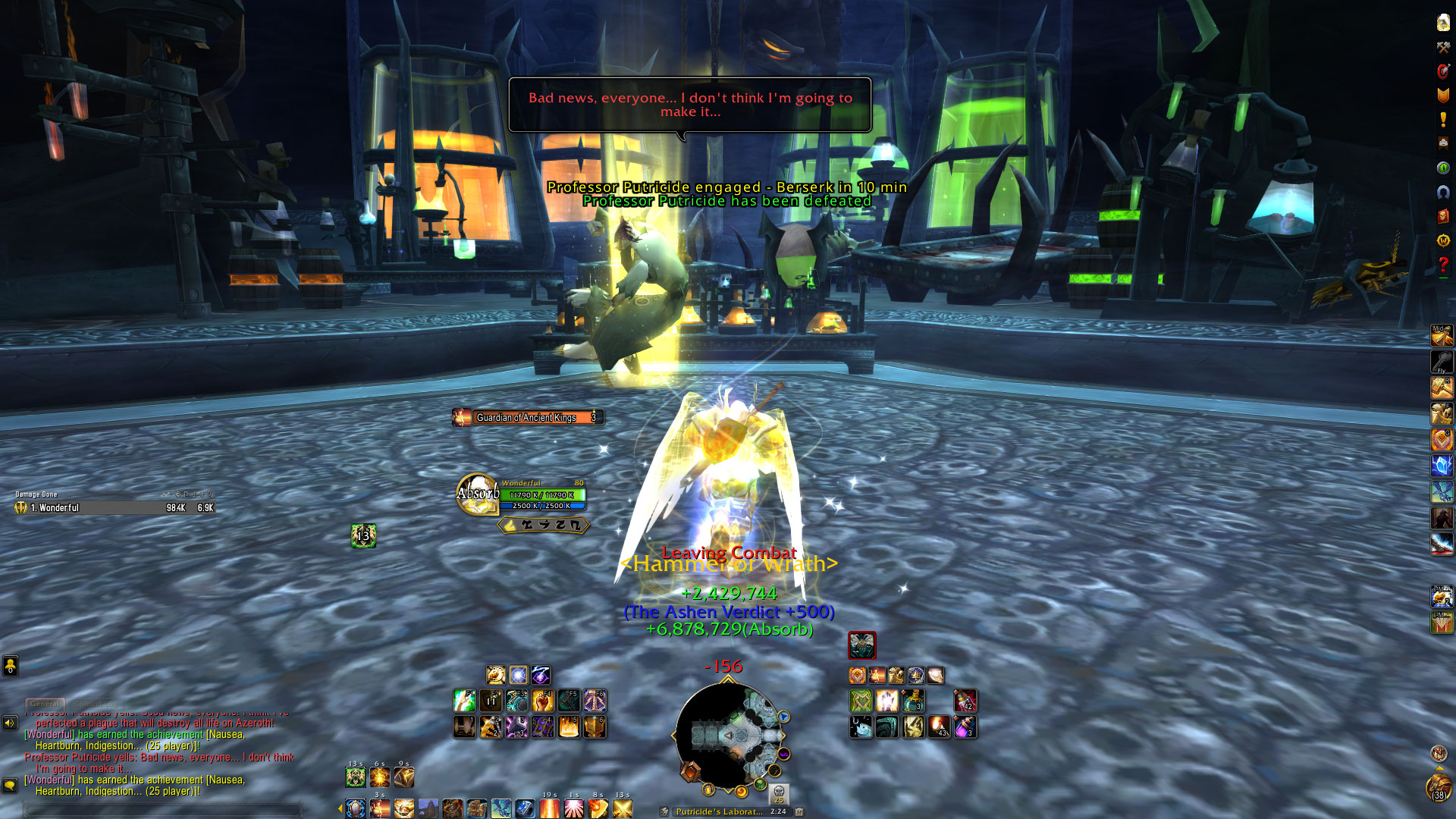Use the blue ice crystal ability

(x=1442, y=466)
